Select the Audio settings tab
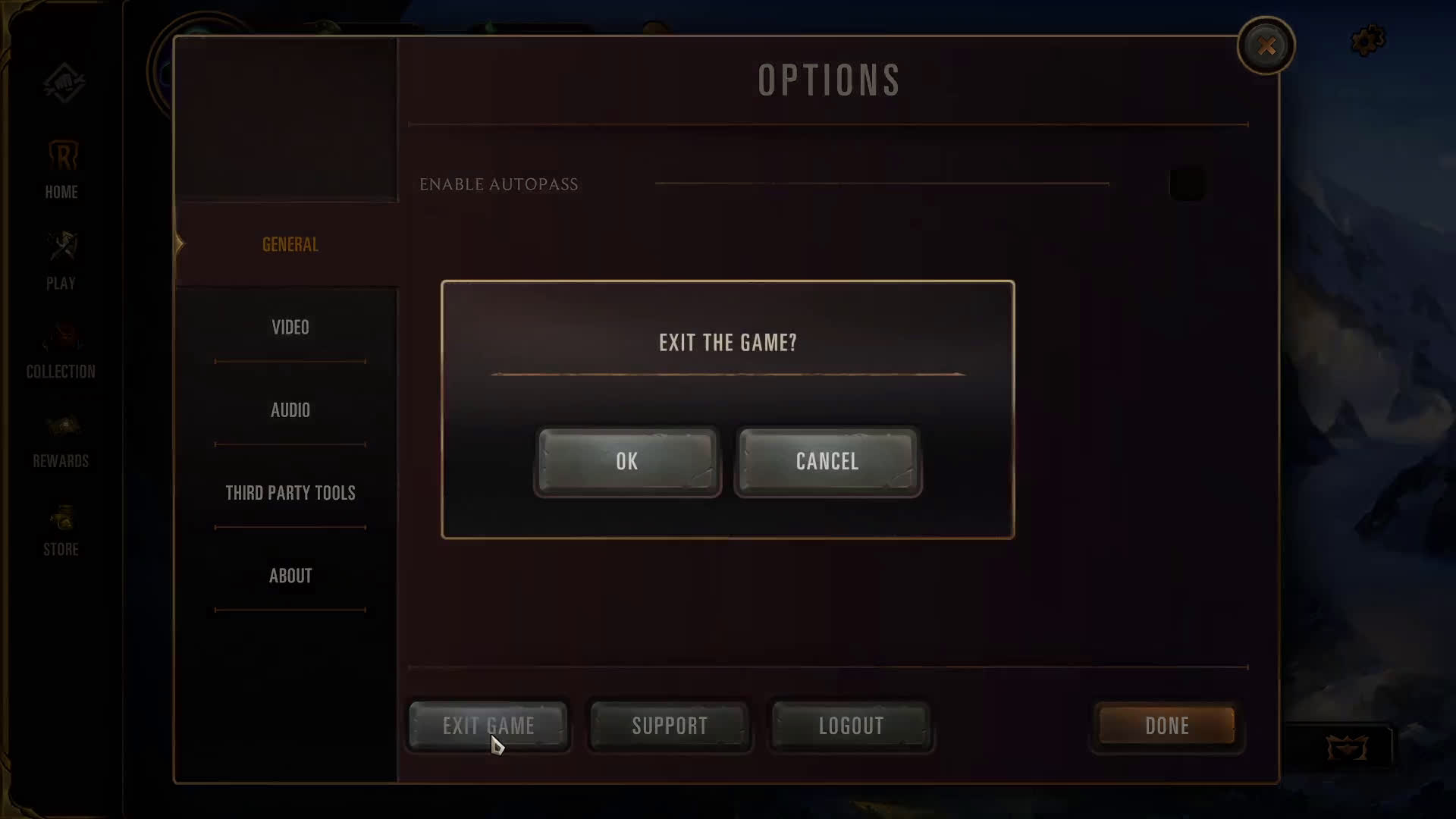This screenshot has height=819, width=1456. tap(290, 410)
